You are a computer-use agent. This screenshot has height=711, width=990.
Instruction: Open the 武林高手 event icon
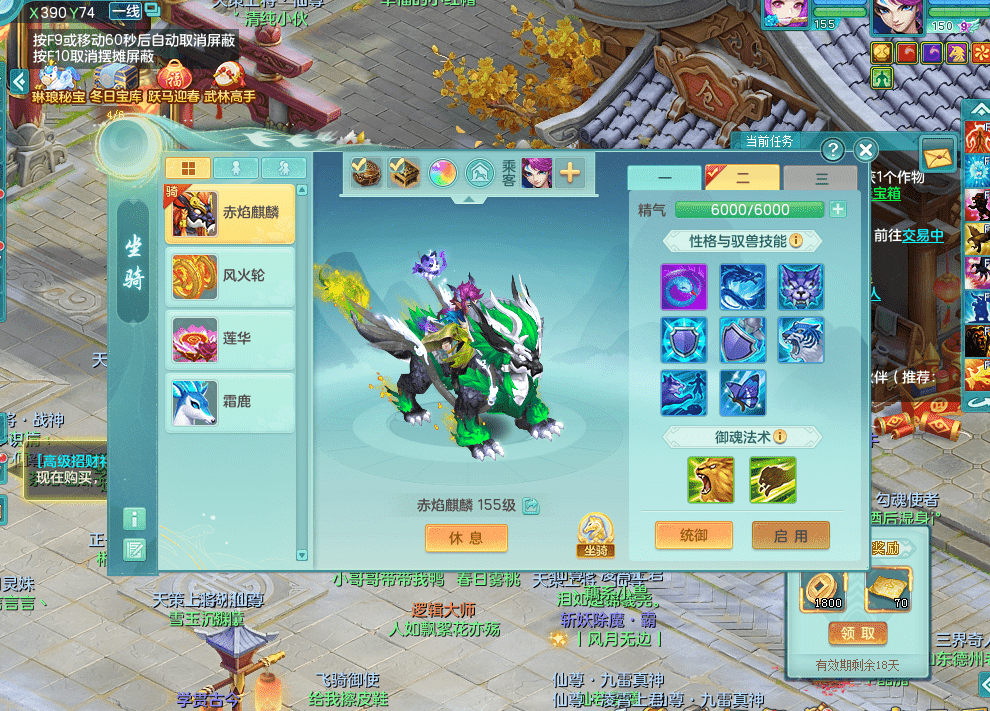230,82
